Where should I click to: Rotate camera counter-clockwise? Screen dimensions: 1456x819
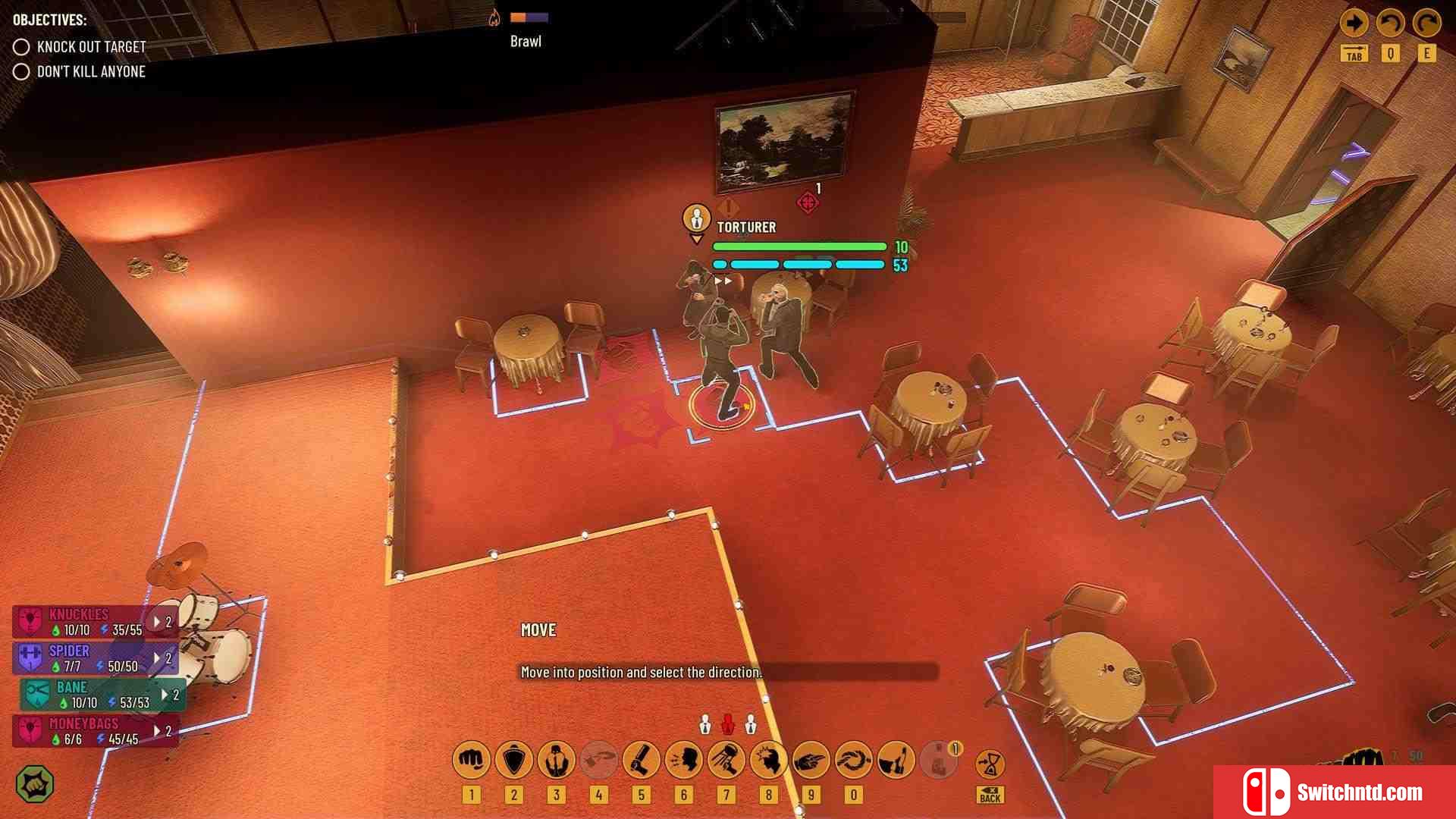pyautogui.click(x=1390, y=24)
